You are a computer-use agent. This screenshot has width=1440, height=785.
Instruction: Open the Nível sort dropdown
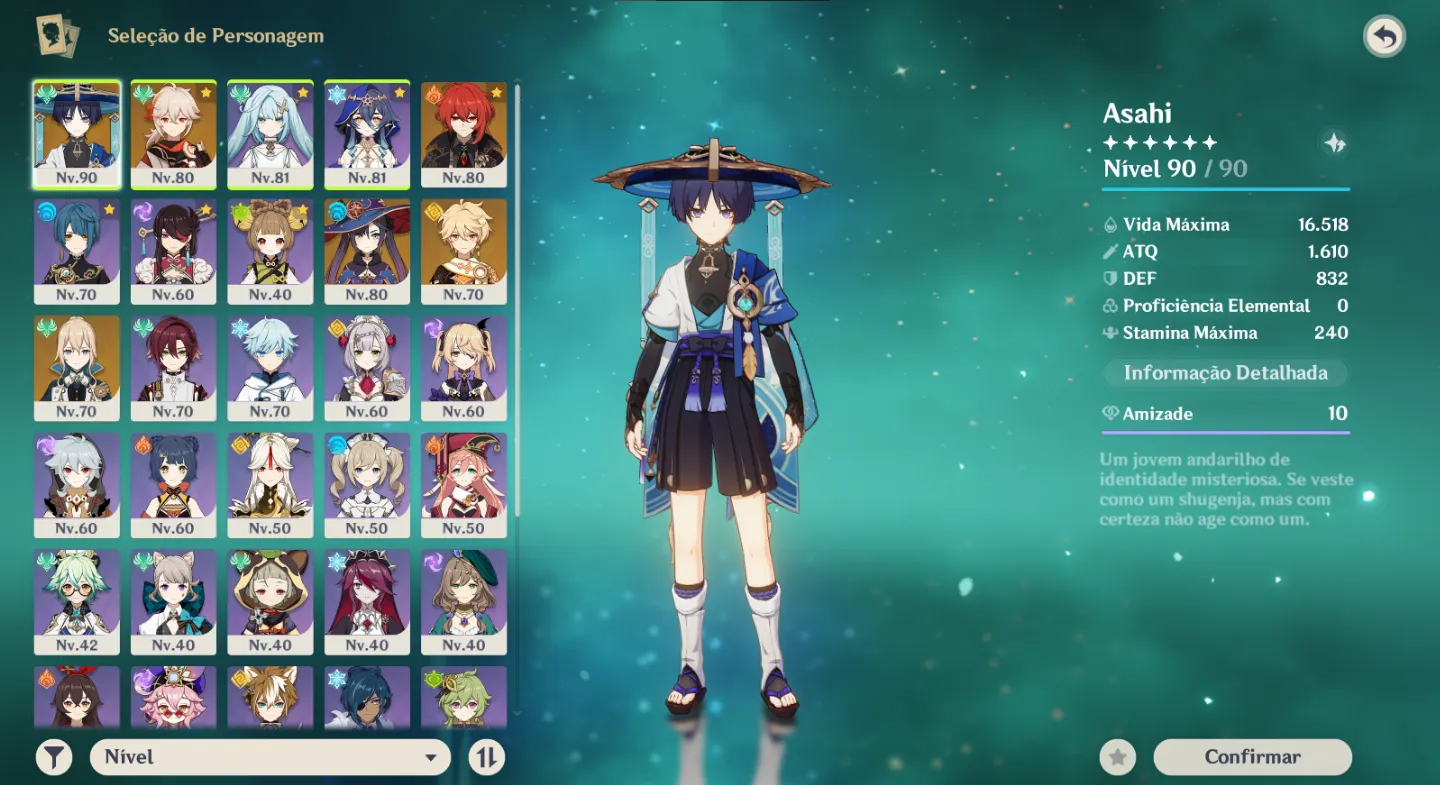tap(270, 757)
